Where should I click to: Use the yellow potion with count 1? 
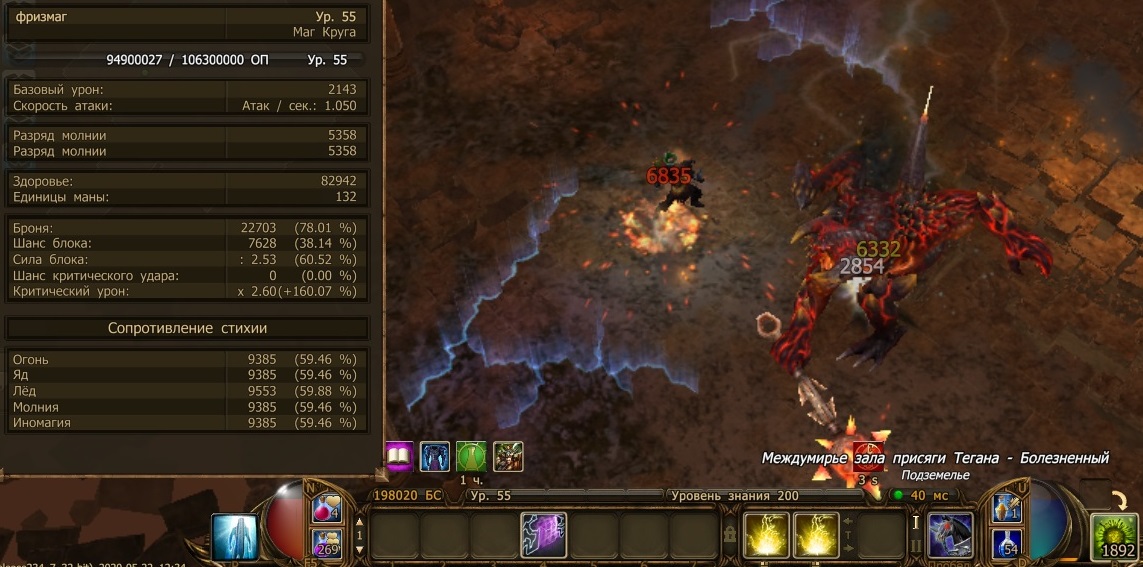tap(1007, 509)
